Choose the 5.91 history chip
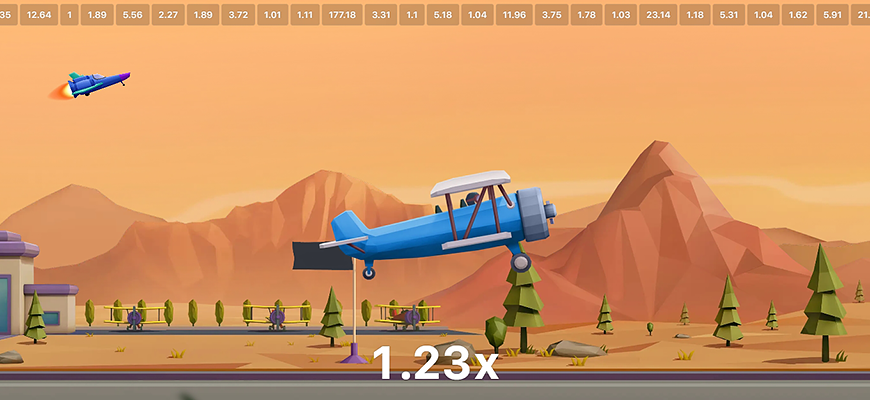 tap(834, 16)
